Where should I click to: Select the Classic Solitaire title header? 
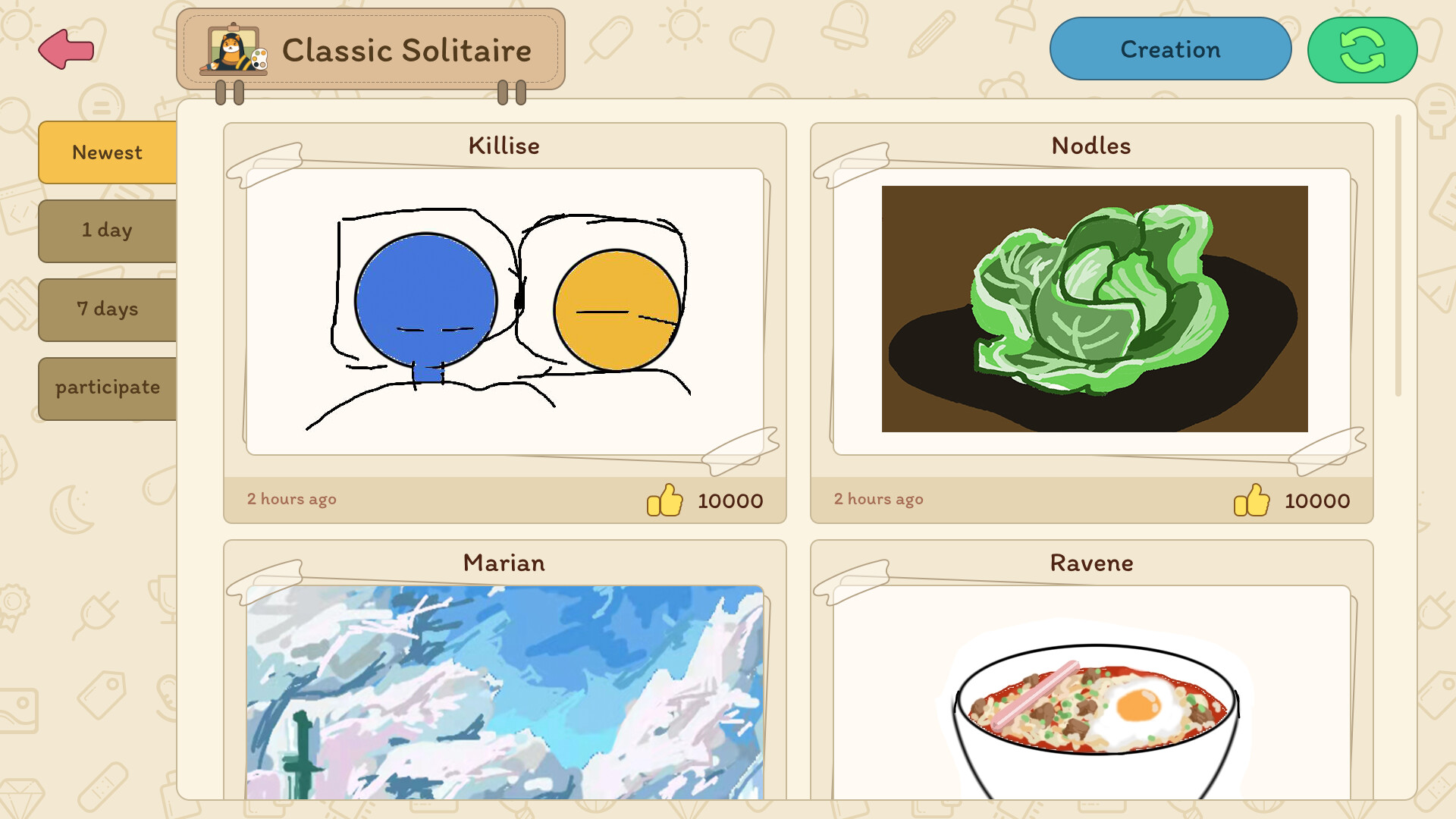[x=407, y=50]
